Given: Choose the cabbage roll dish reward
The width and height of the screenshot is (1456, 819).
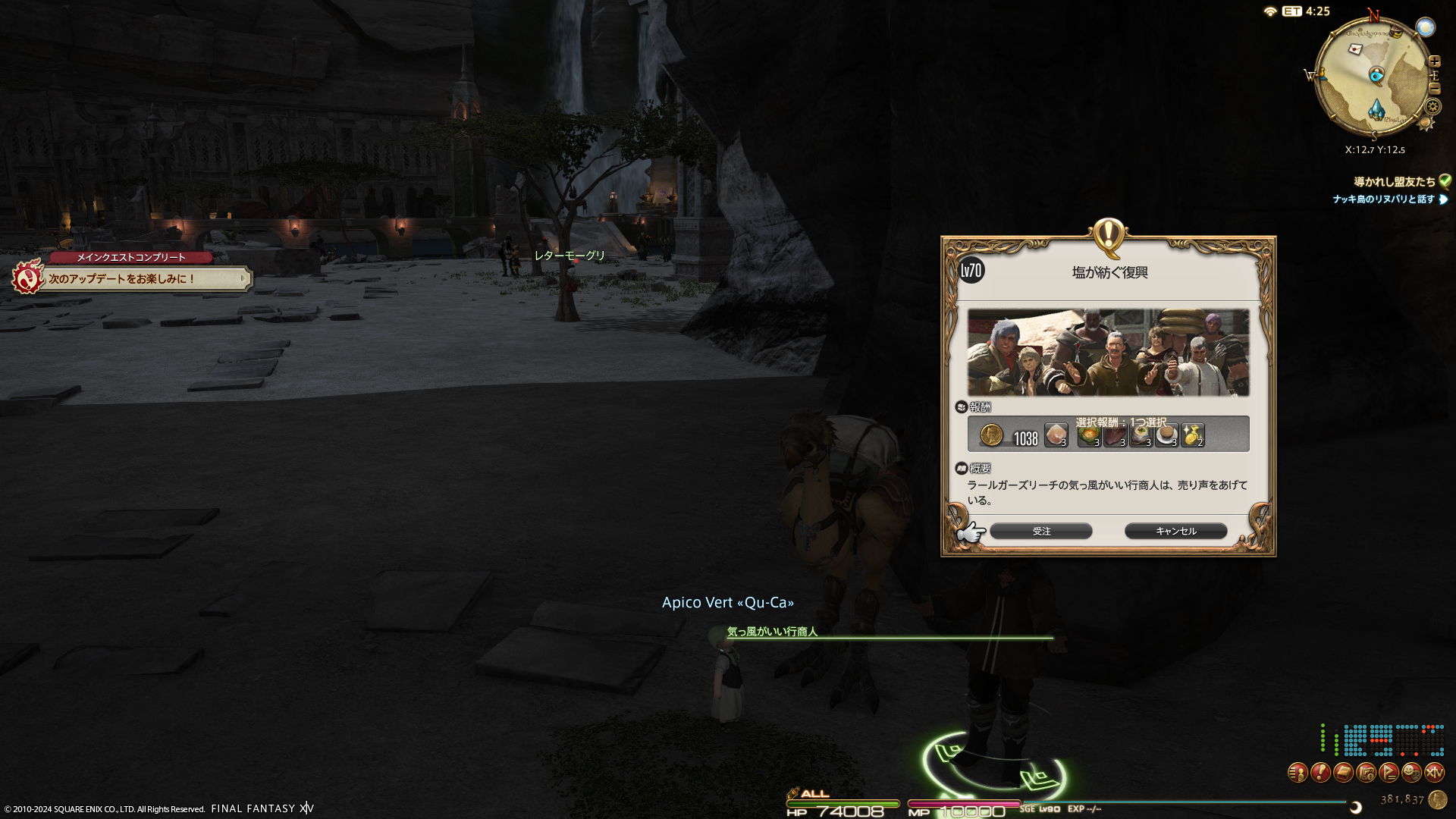Looking at the screenshot, I should (1088, 436).
